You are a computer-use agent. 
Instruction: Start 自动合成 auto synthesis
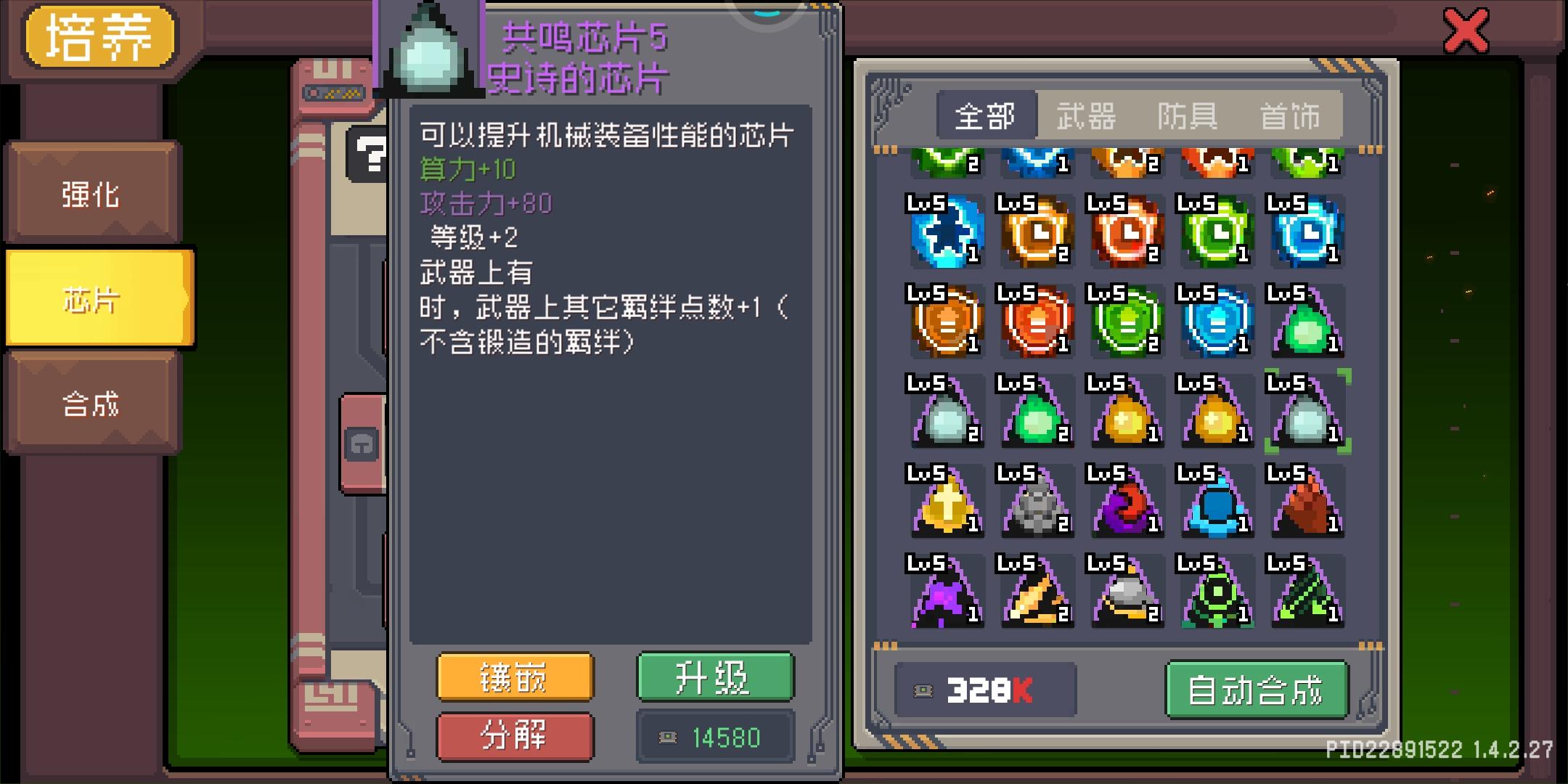(1257, 690)
